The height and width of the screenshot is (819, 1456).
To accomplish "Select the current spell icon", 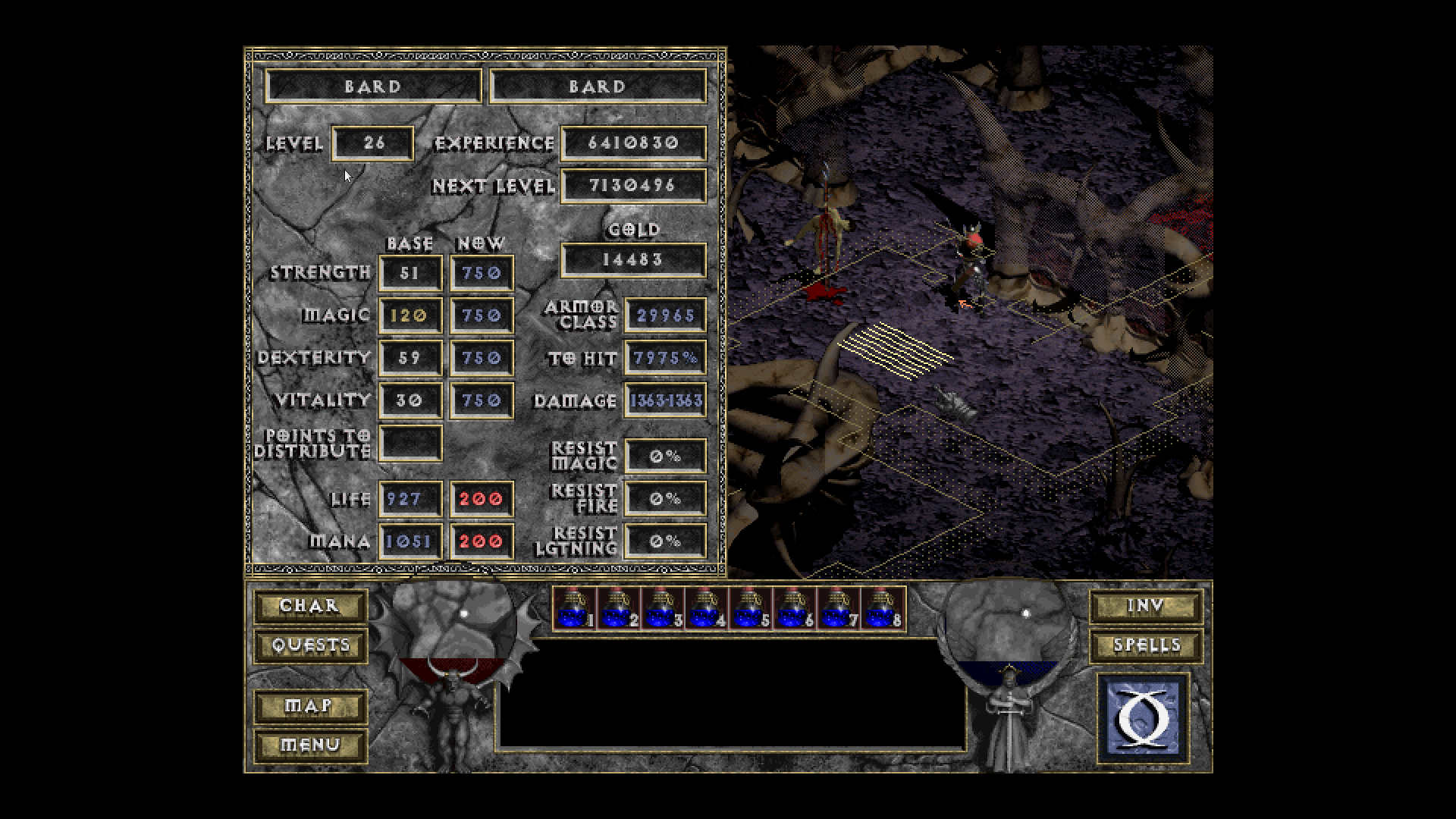I will pyautogui.click(x=1143, y=717).
